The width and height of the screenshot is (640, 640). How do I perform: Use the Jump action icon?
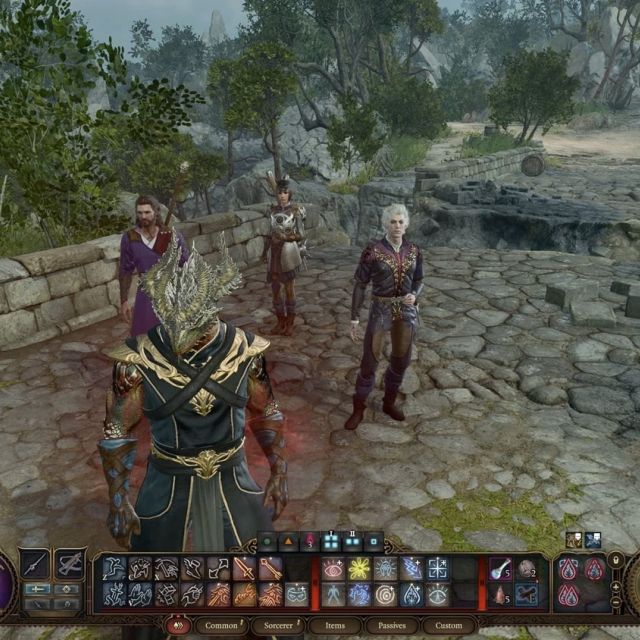pyautogui.click(x=114, y=569)
